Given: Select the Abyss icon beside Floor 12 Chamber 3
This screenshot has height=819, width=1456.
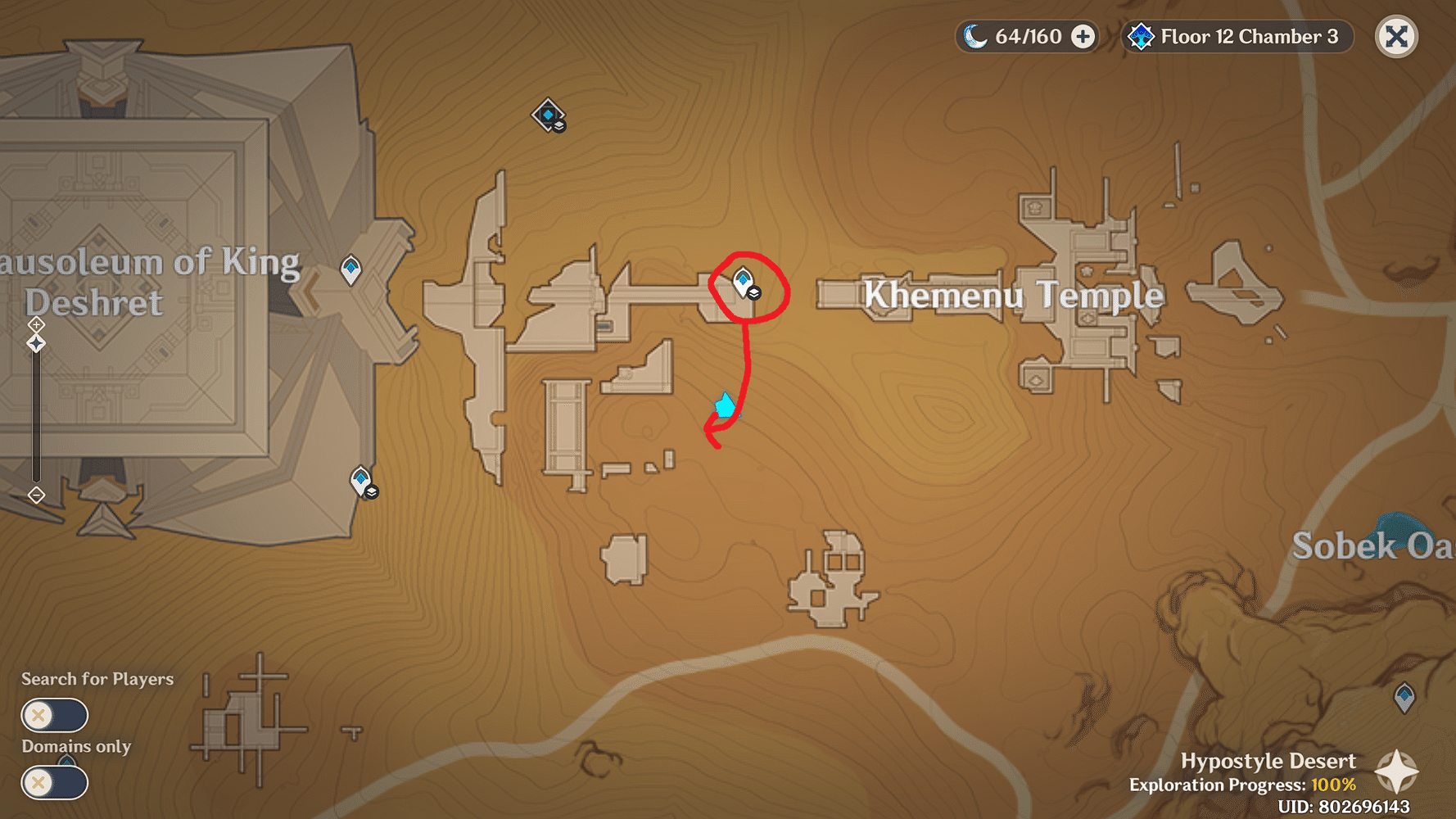Looking at the screenshot, I should coord(1139,35).
